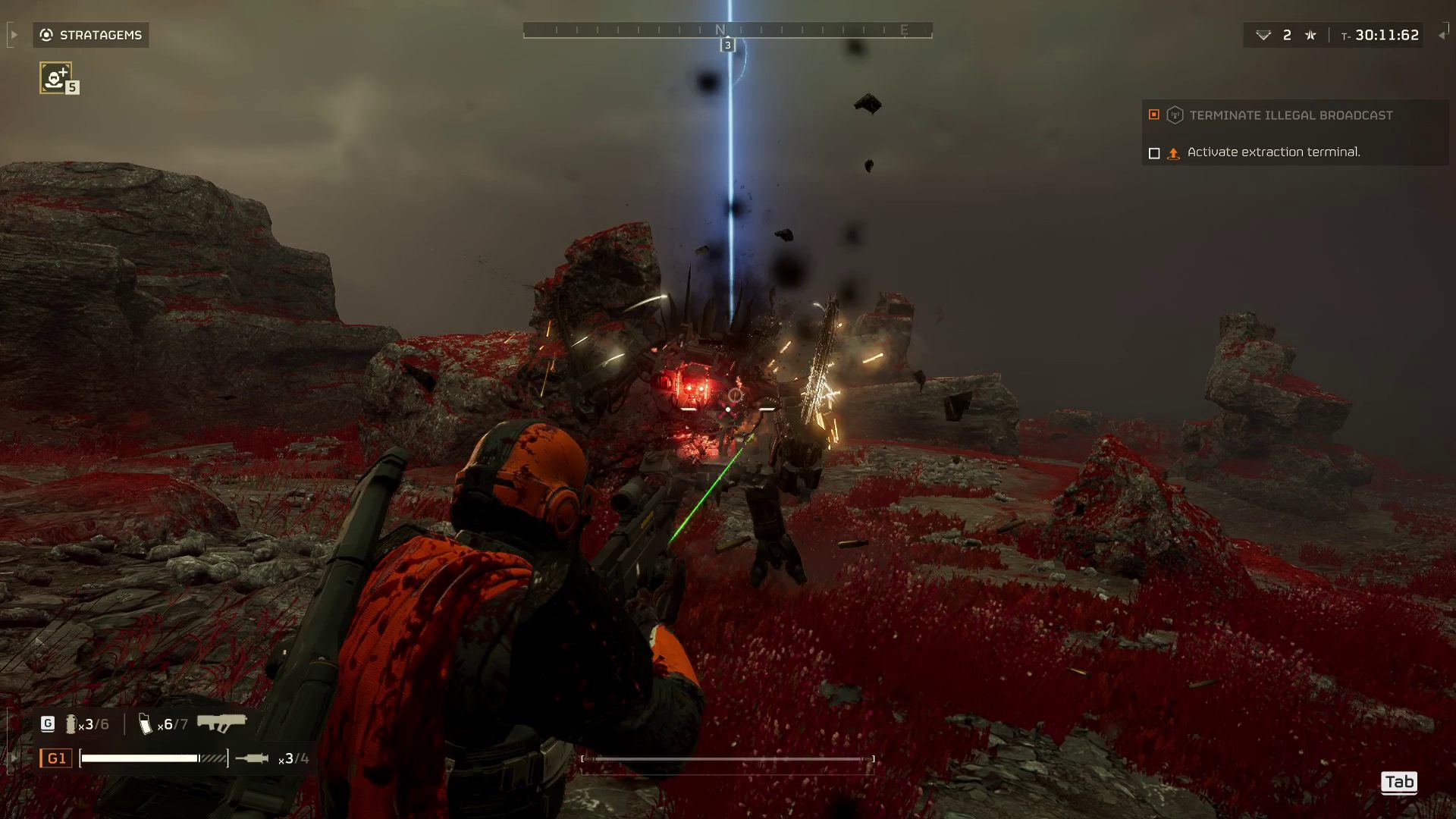Select the G1 weapon slot label
The width and height of the screenshot is (1456, 819).
click(57, 758)
